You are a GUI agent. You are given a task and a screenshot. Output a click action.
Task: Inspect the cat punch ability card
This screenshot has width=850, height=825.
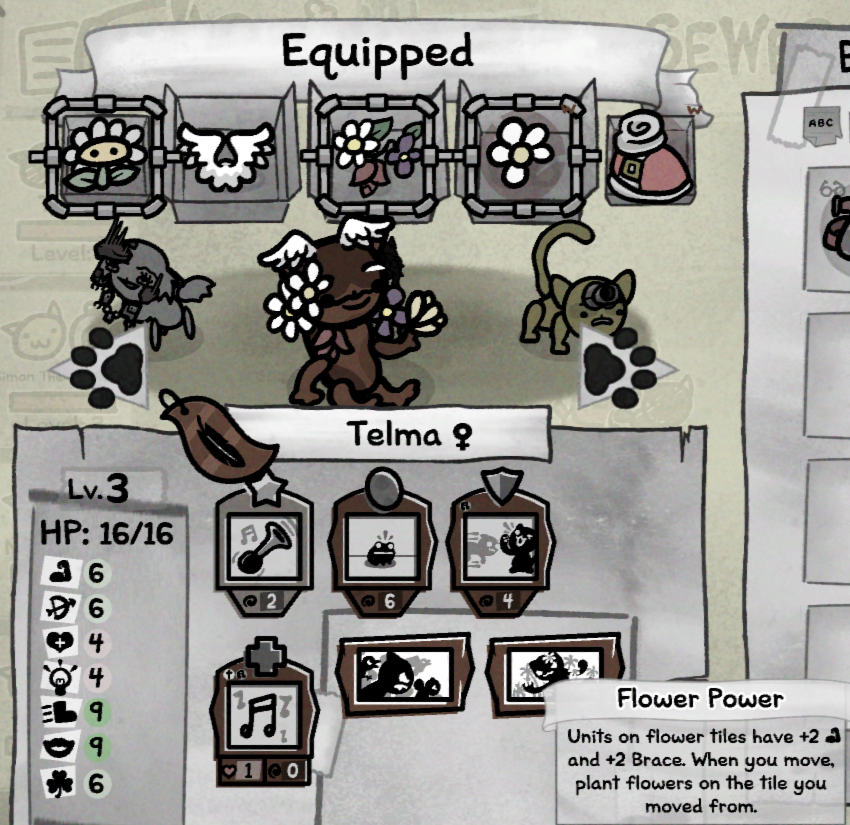point(498,545)
